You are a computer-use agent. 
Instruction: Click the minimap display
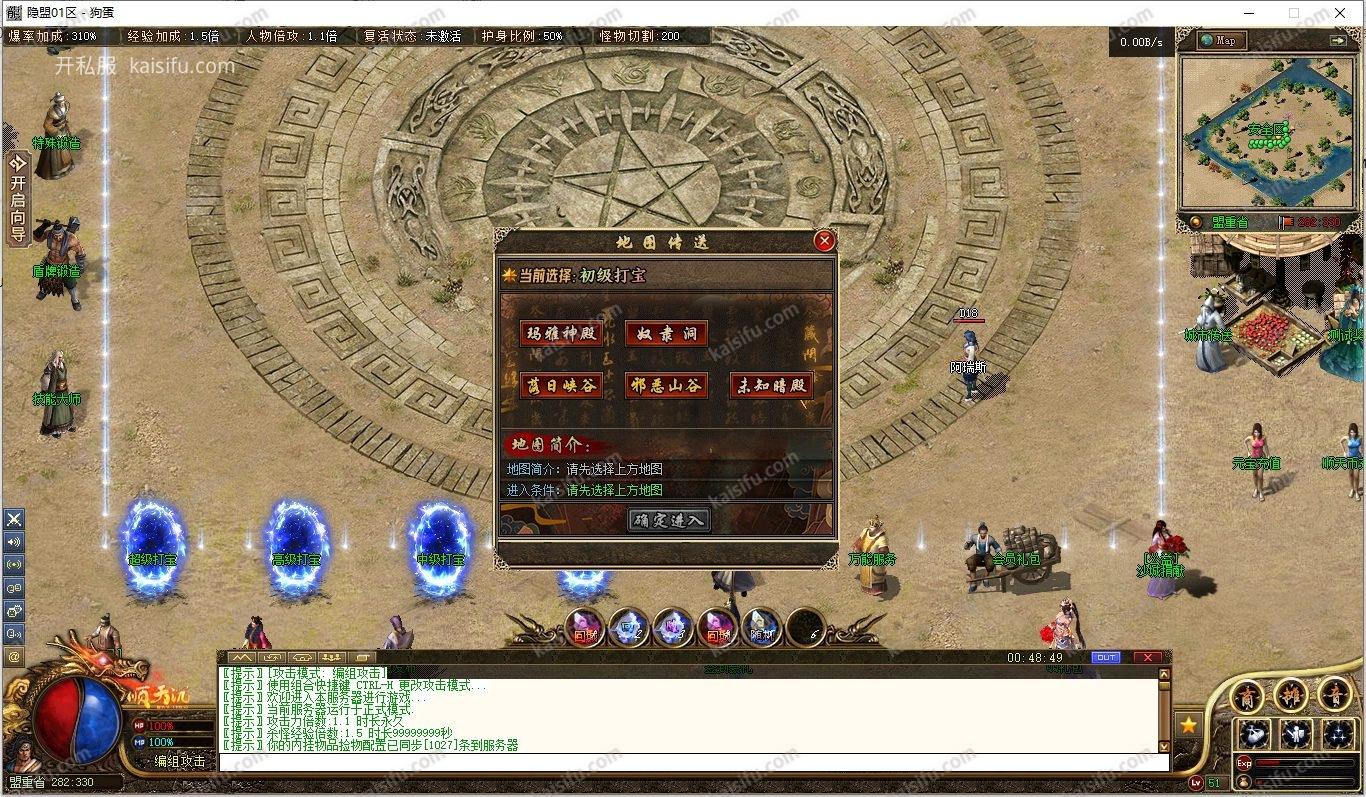(x=1267, y=130)
